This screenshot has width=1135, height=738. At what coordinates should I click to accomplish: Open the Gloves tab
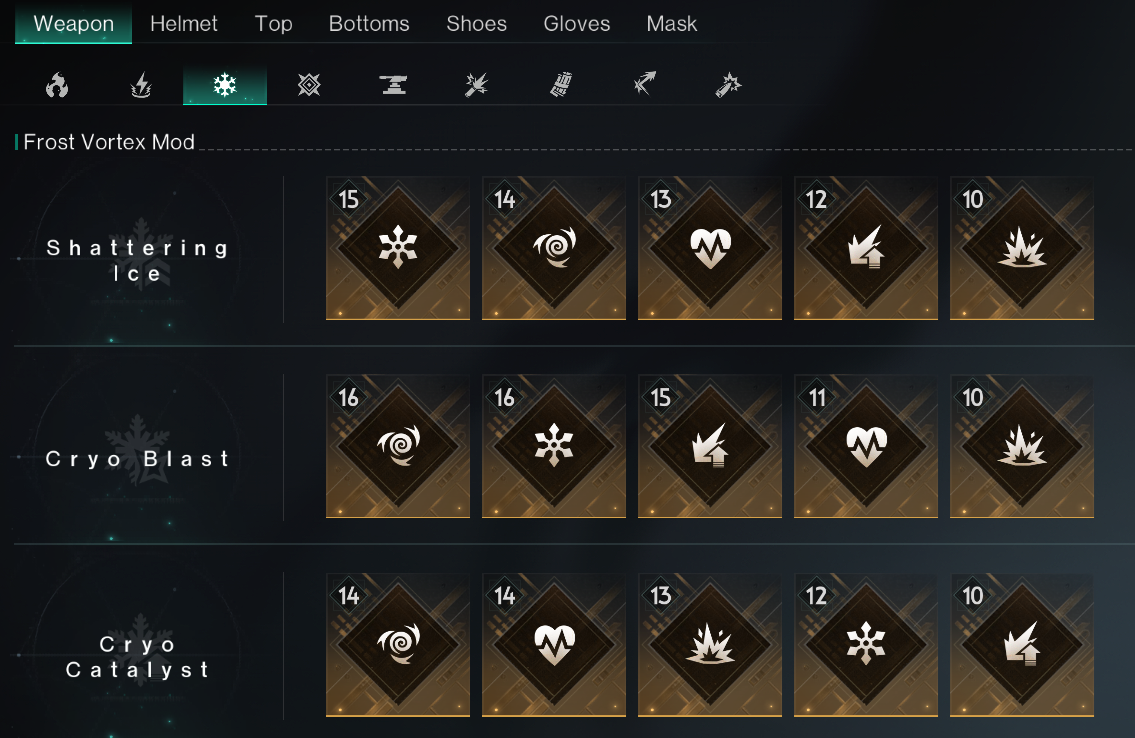[x=577, y=24]
